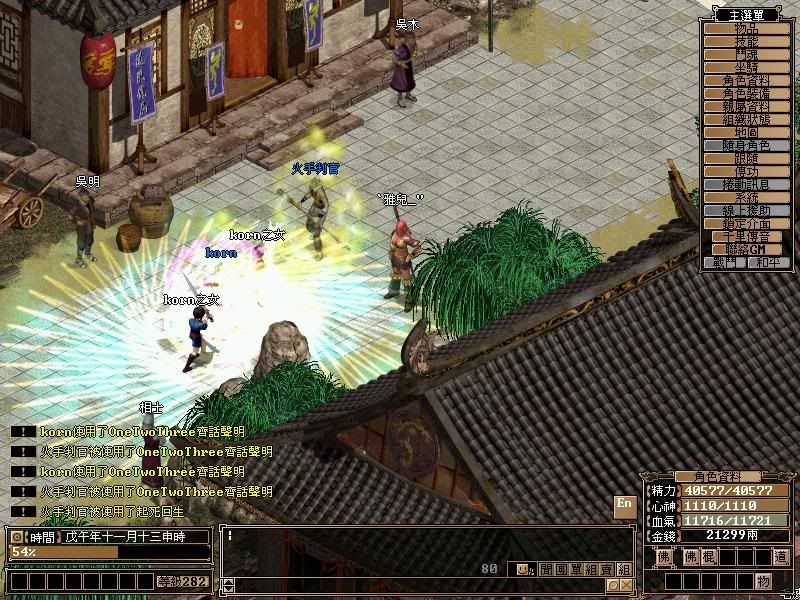Open the 系統 system menu
The image size is (800, 600).
[747, 198]
